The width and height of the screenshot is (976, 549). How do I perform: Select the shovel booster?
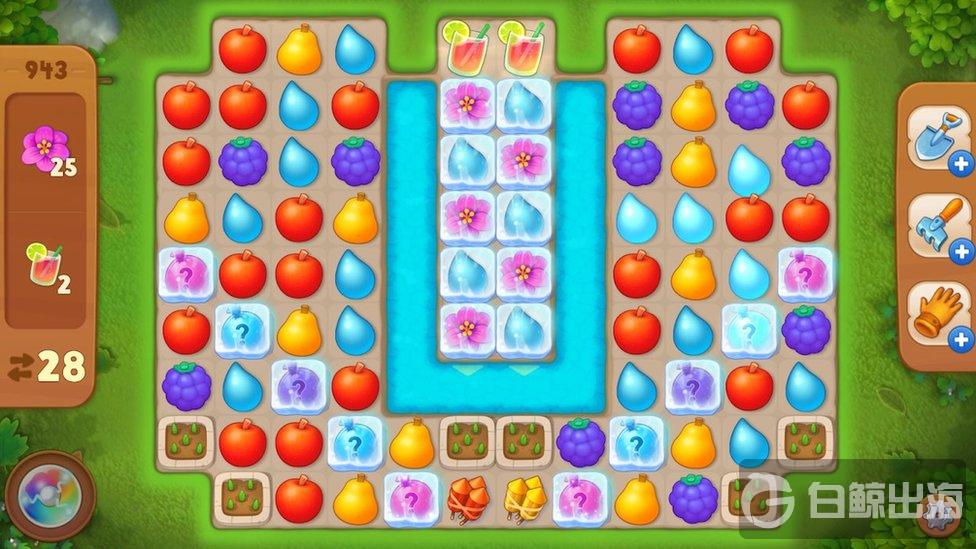[x=937, y=137]
